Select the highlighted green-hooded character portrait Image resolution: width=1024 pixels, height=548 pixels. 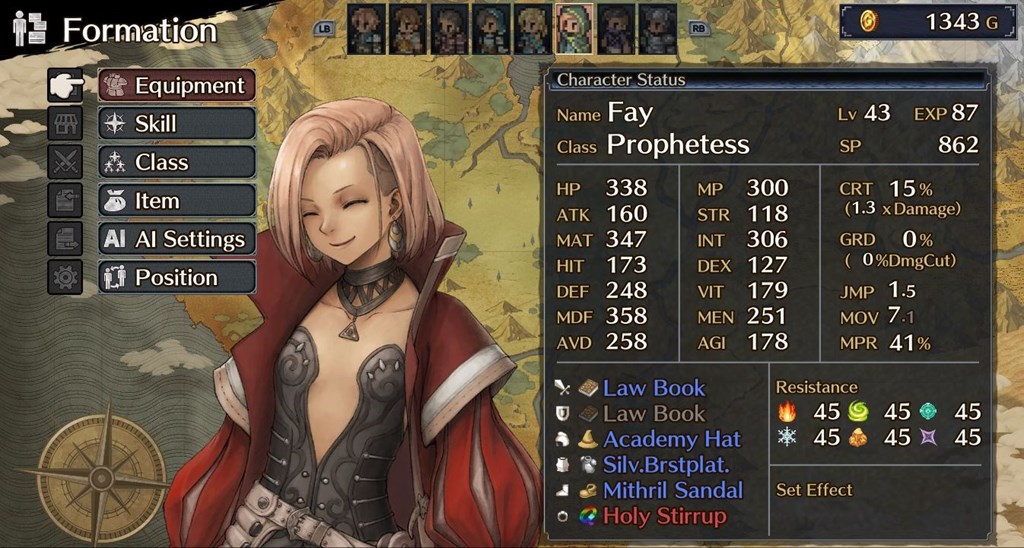pos(574,29)
